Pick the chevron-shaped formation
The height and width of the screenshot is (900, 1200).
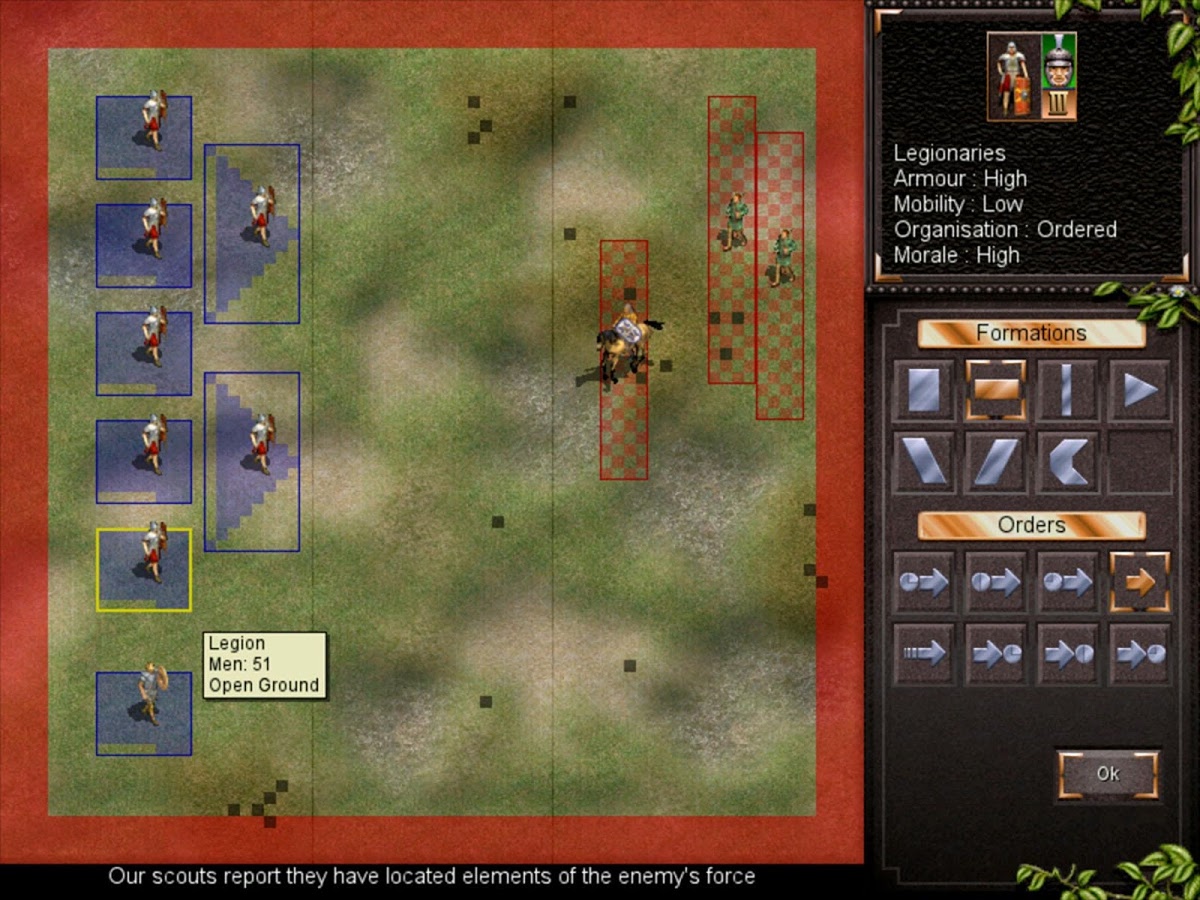[1067, 462]
